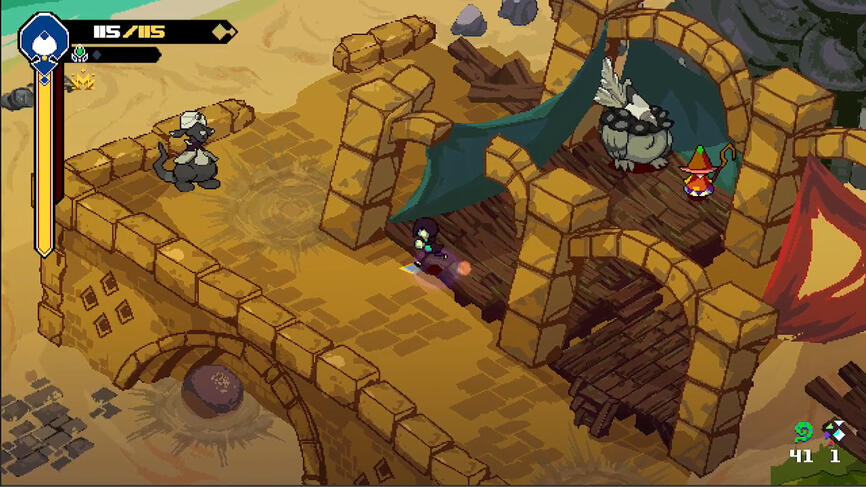Click the golden crown buff icon

[79, 80]
